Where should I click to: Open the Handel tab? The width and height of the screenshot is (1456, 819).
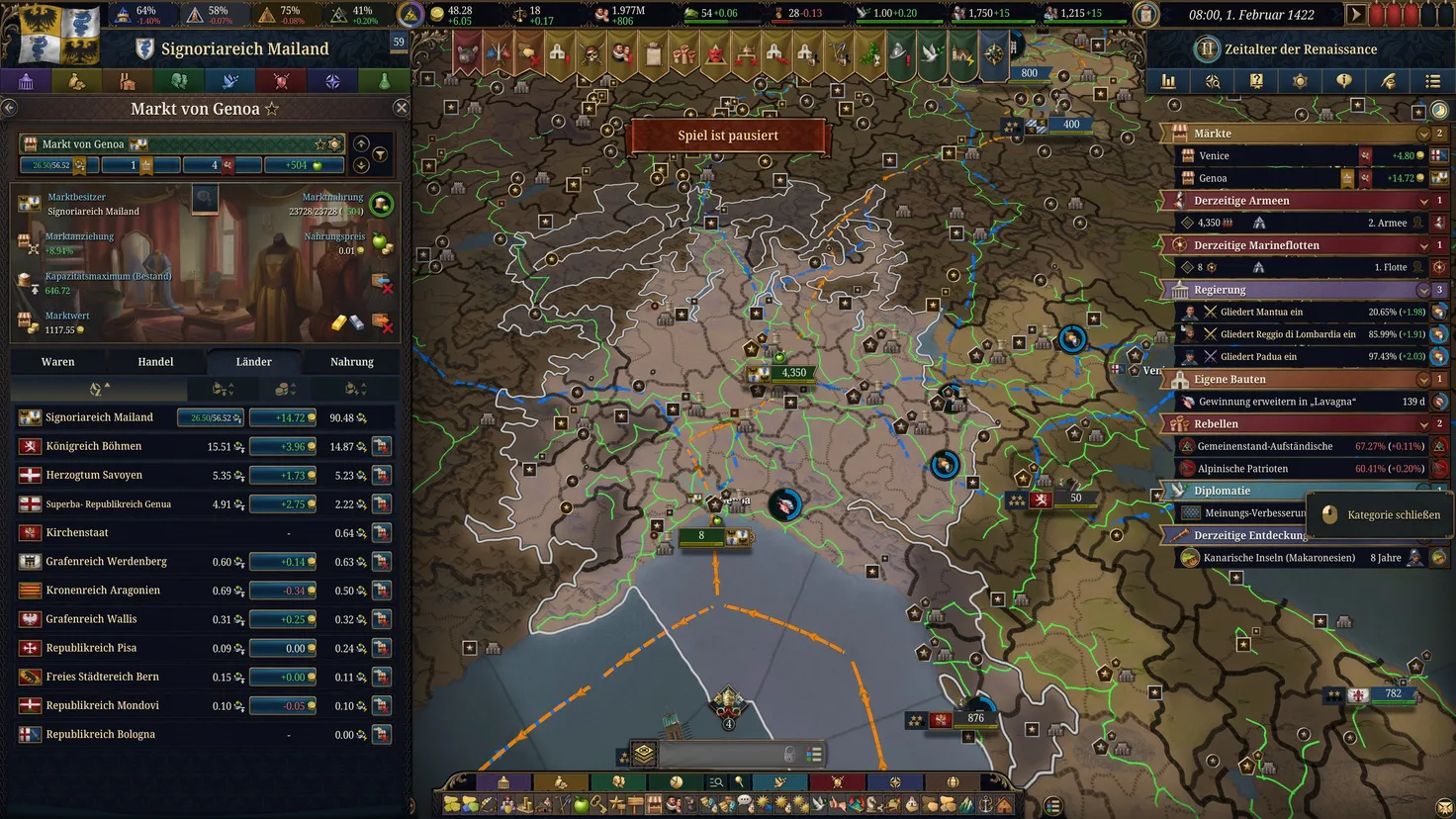pos(155,362)
